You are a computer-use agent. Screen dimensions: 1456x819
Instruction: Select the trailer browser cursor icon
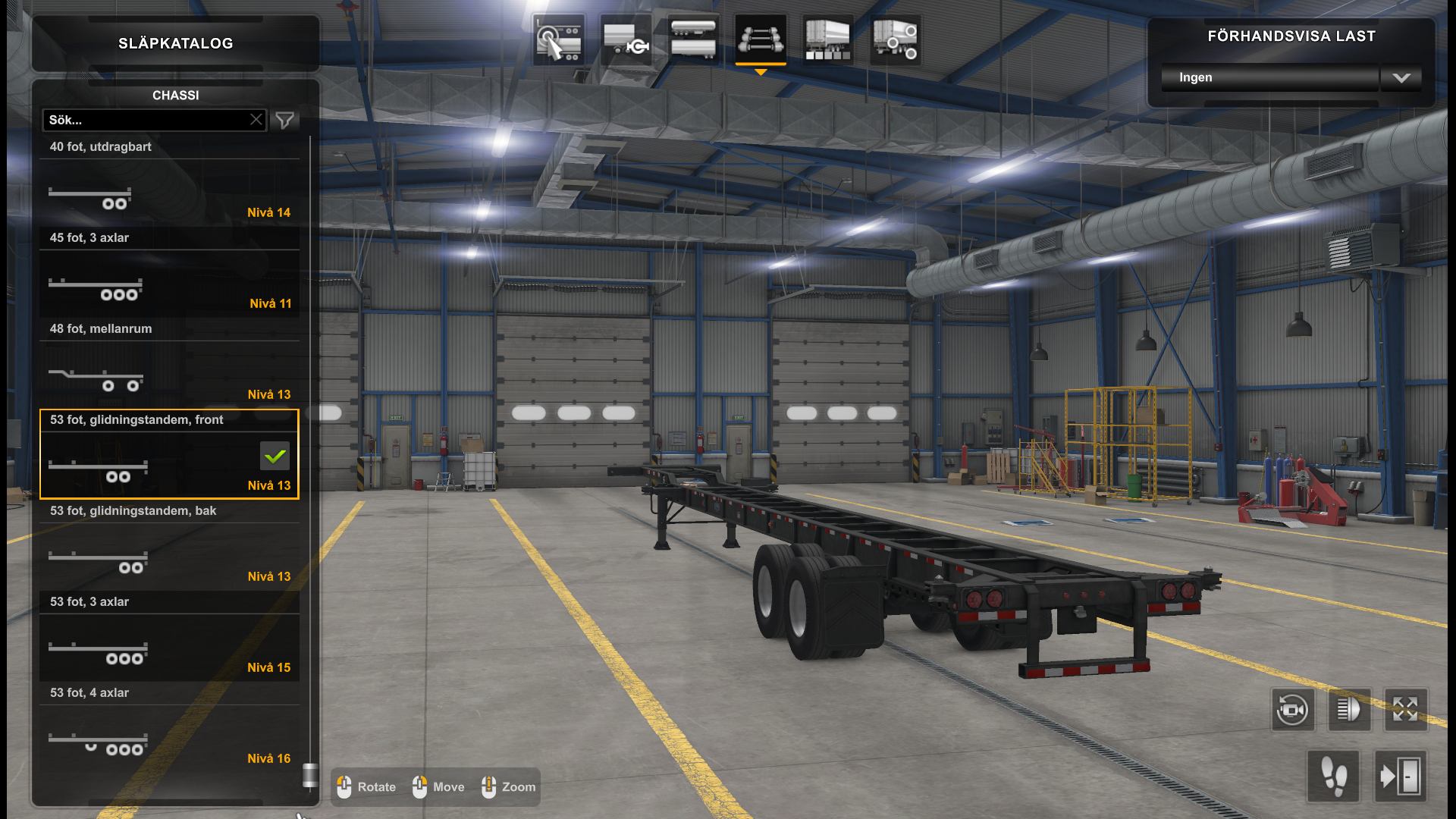[x=557, y=39]
